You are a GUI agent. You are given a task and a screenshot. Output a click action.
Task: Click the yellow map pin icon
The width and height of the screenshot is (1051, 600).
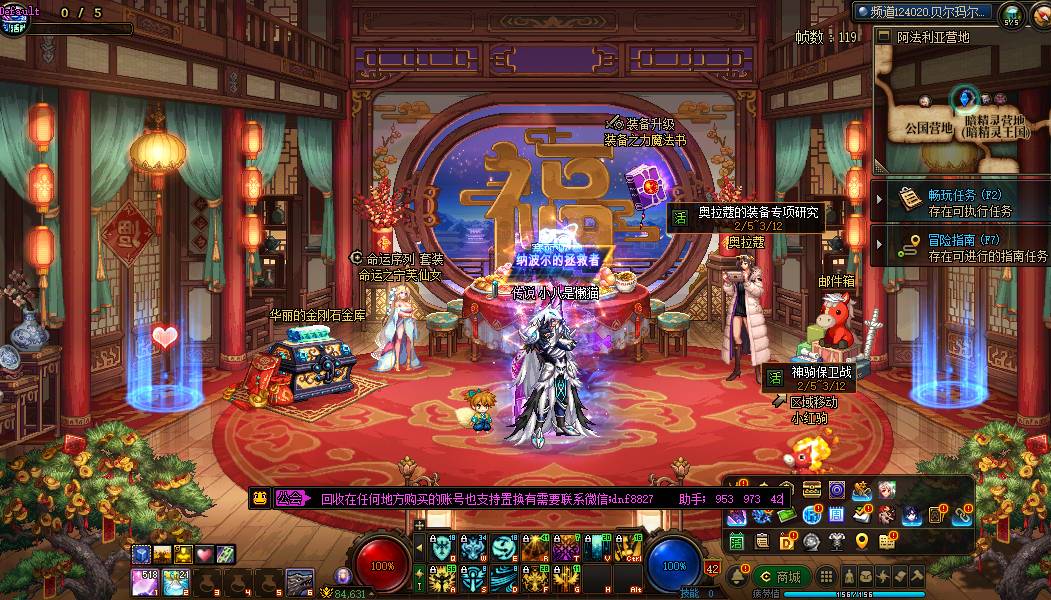pyautogui.click(x=862, y=541)
